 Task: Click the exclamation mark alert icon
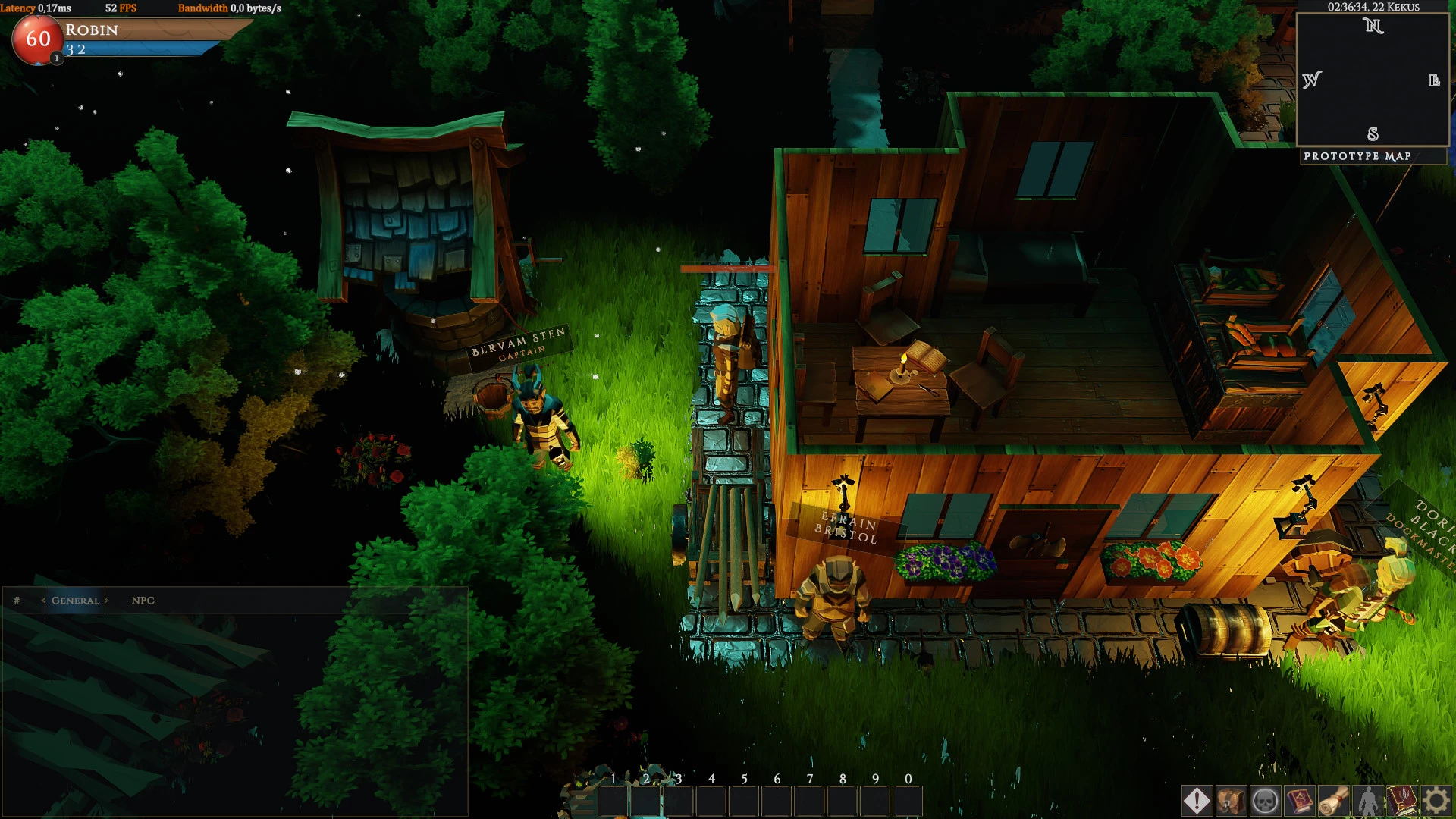(x=1197, y=801)
